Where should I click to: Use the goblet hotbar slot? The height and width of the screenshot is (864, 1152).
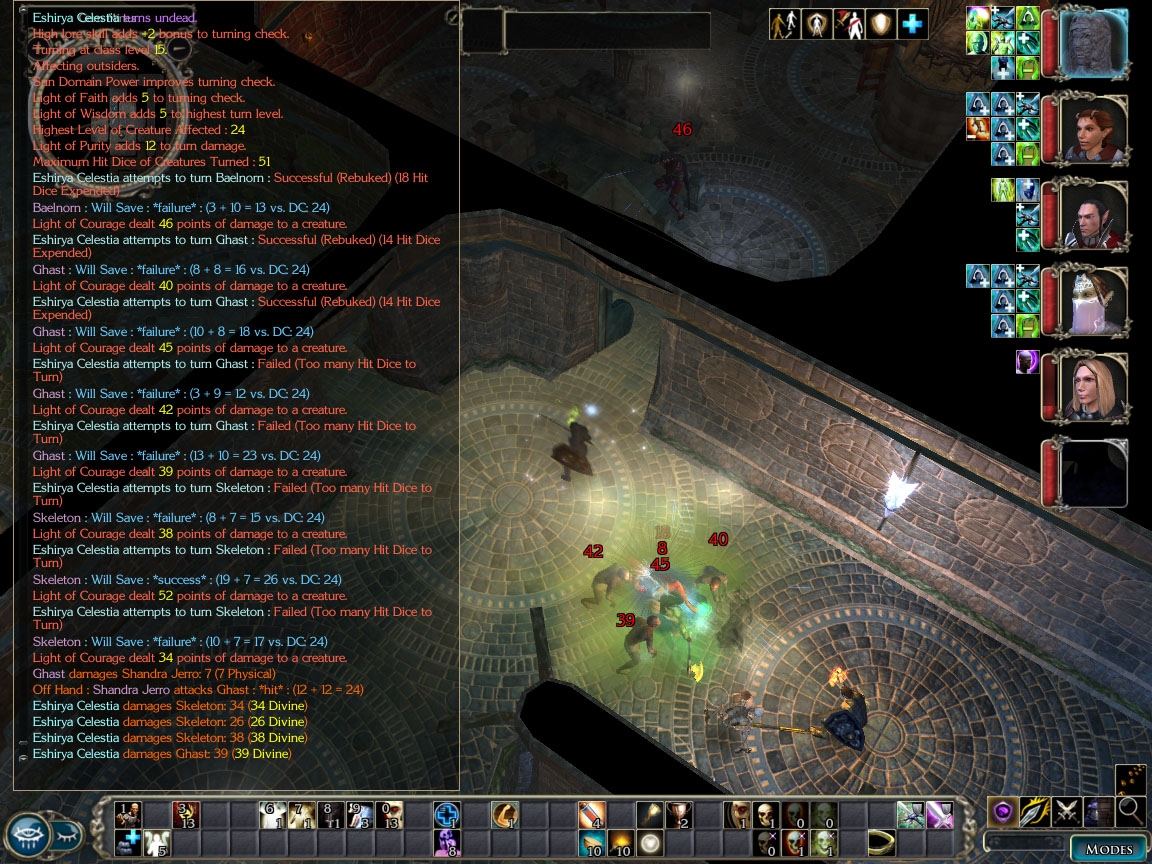click(679, 815)
